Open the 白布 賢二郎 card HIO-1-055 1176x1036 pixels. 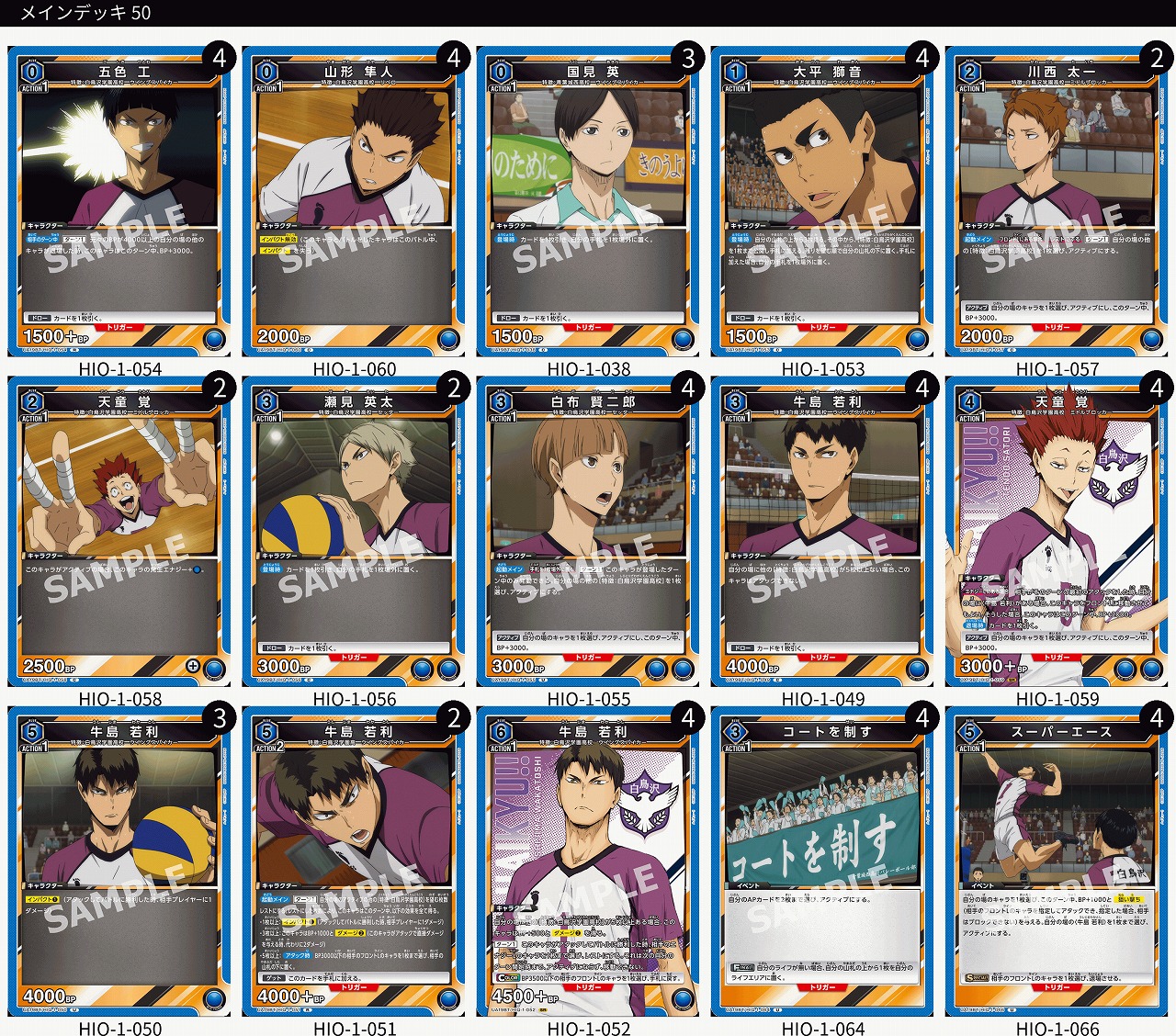(589, 533)
